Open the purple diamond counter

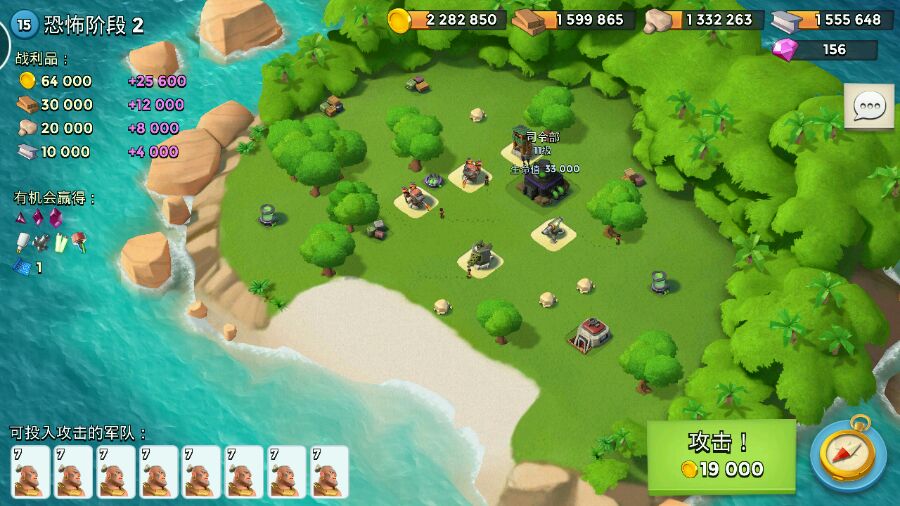[x=824, y=50]
